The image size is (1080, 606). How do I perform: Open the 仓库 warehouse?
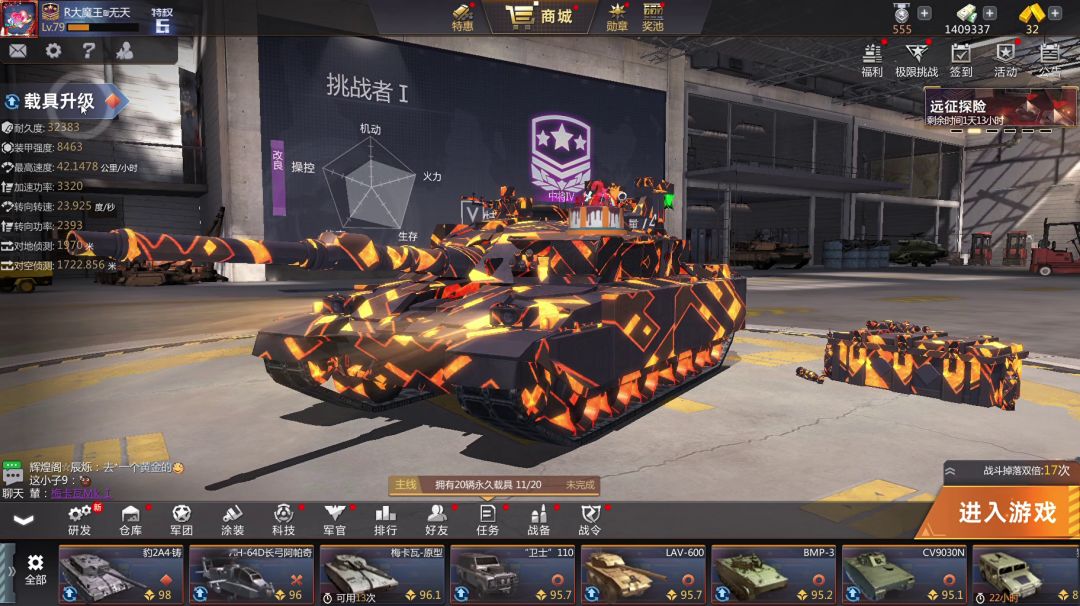tap(131, 520)
